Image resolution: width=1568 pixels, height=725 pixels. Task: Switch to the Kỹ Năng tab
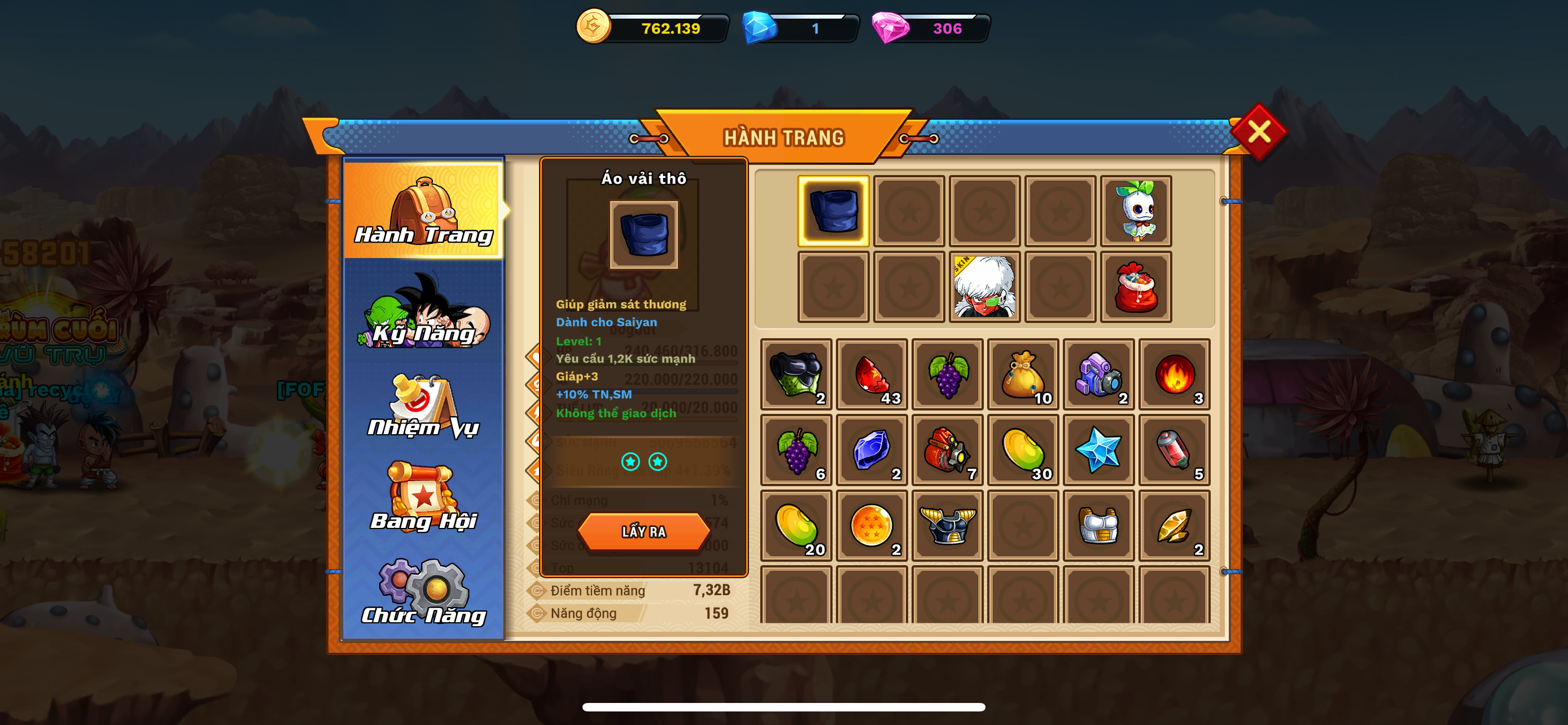pos(424,312)
